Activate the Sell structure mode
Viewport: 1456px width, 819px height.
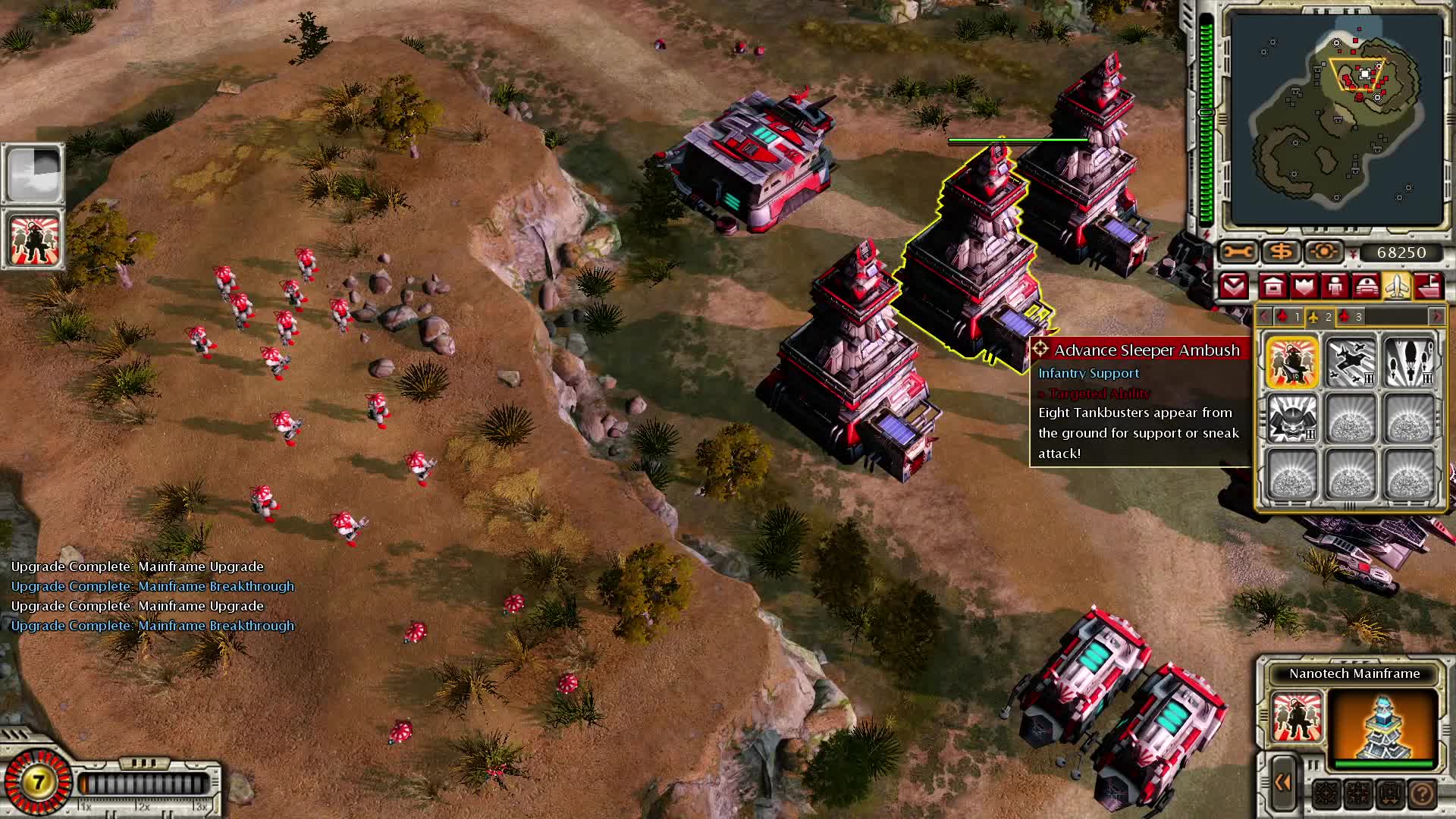point(1282,252)
